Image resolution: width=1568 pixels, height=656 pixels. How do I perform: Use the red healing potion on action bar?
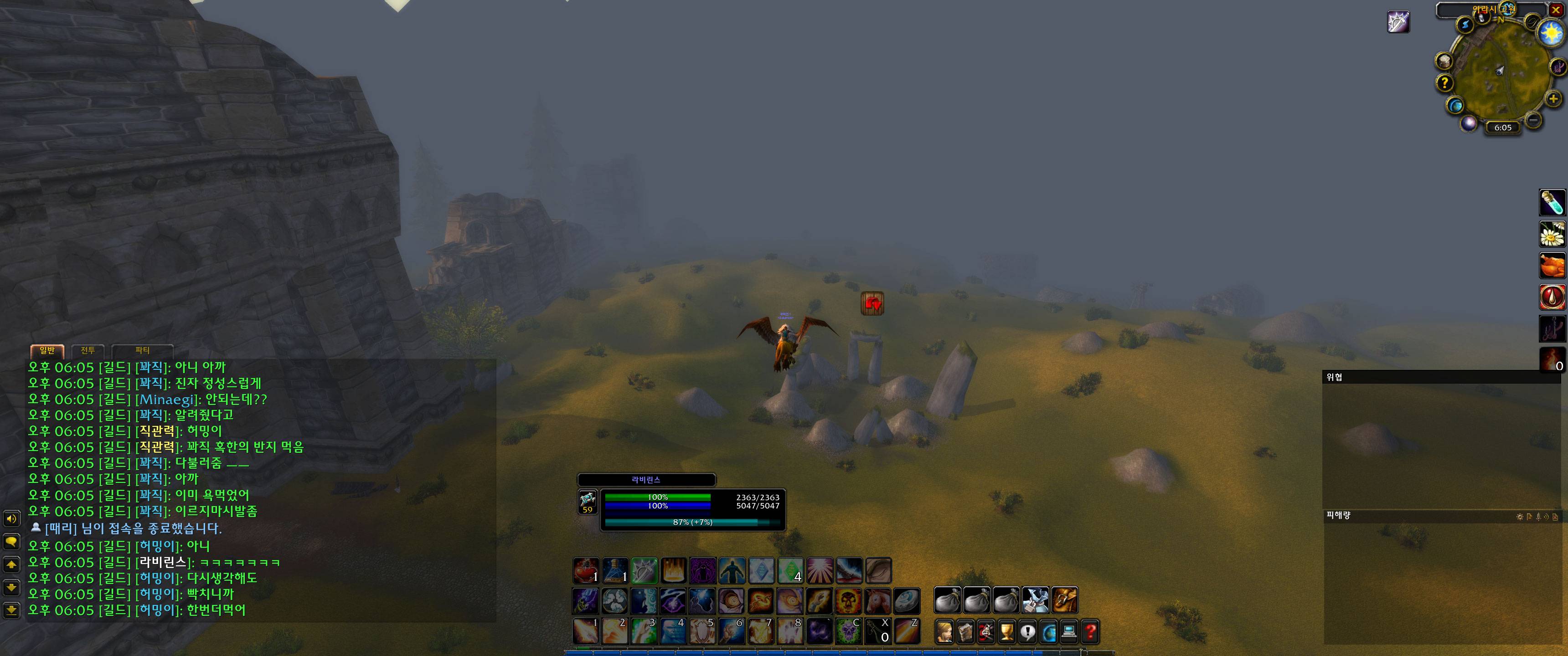[586, 571]
